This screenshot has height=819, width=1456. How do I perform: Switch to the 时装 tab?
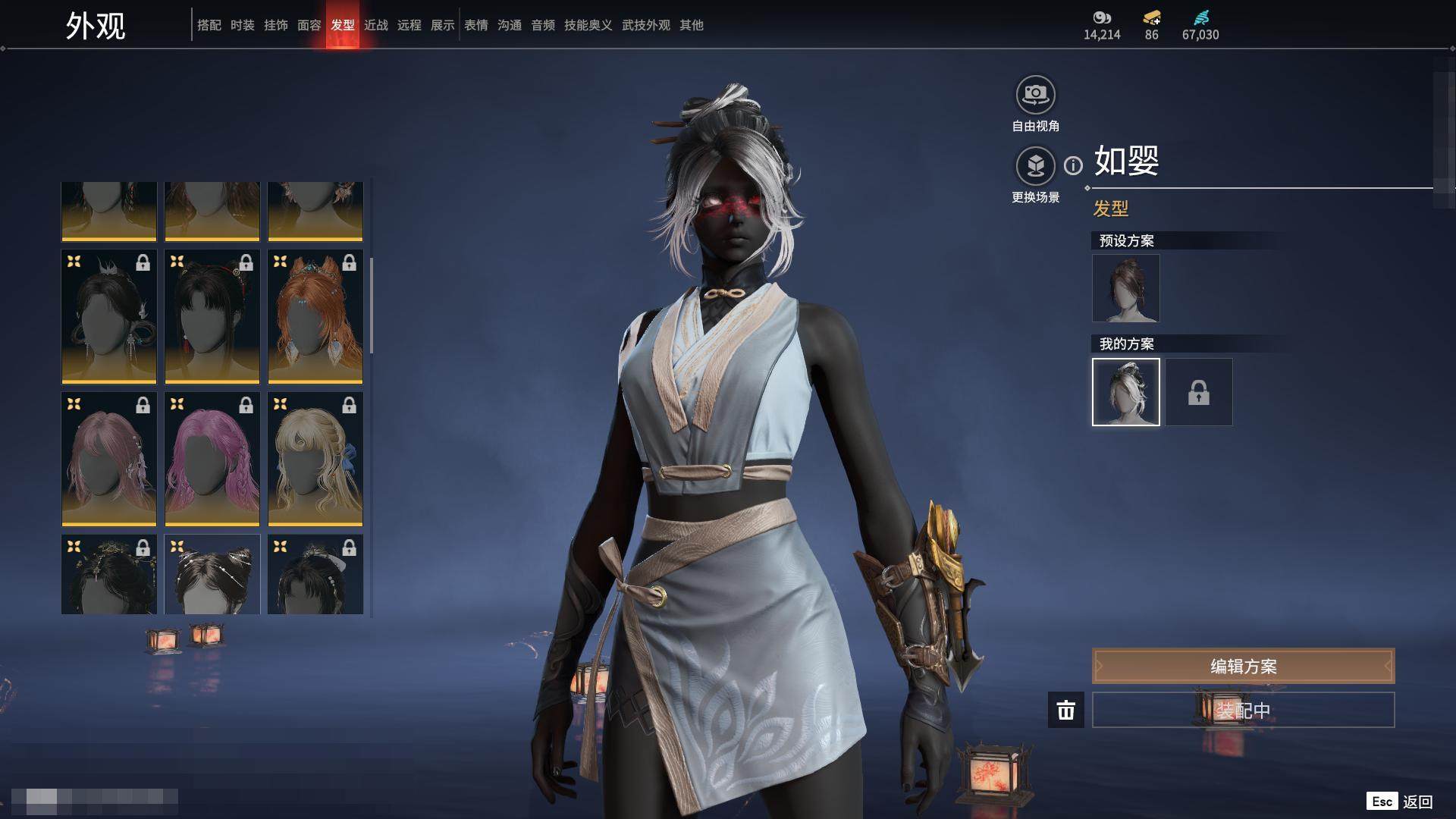coord(243,25)
